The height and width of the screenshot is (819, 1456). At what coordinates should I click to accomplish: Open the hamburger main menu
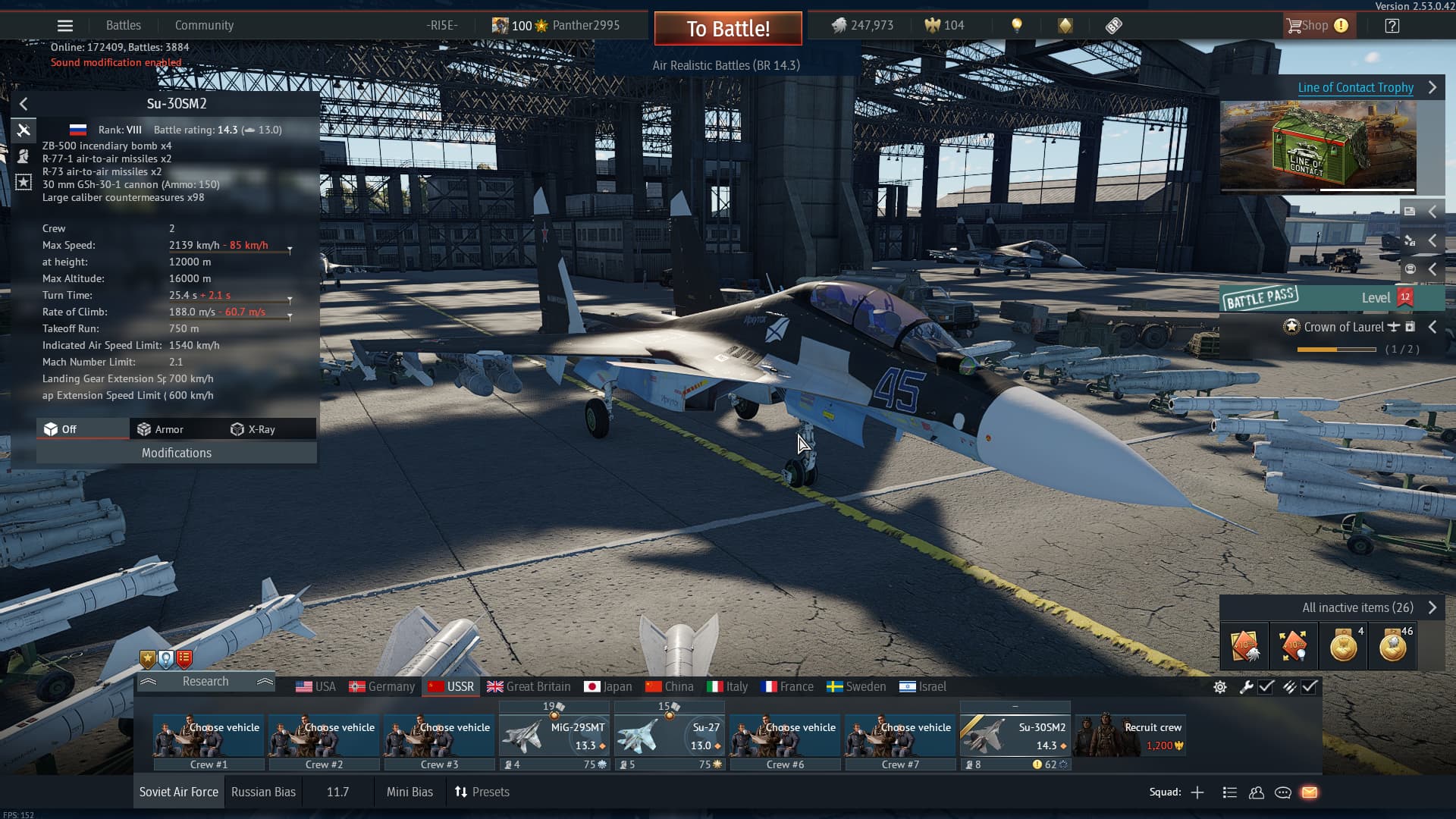pyautogui.click(x=65, y=26)
